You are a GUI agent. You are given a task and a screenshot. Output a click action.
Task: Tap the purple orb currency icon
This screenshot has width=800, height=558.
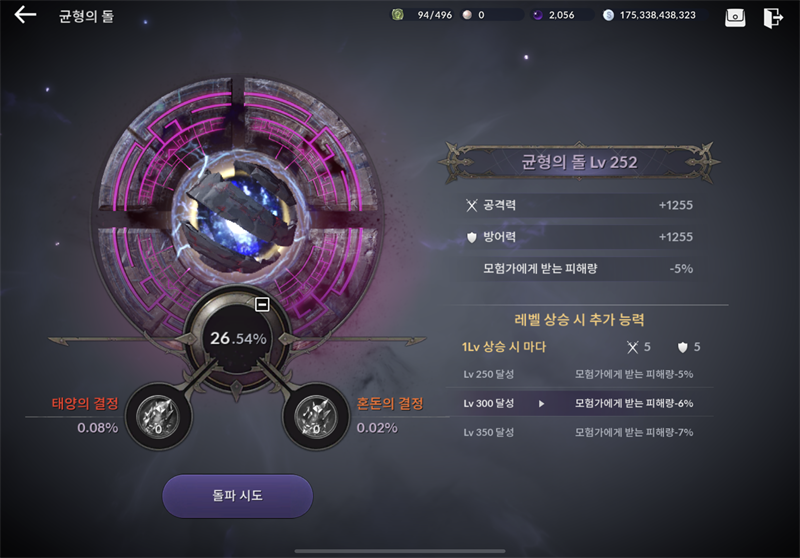(537, 15)
